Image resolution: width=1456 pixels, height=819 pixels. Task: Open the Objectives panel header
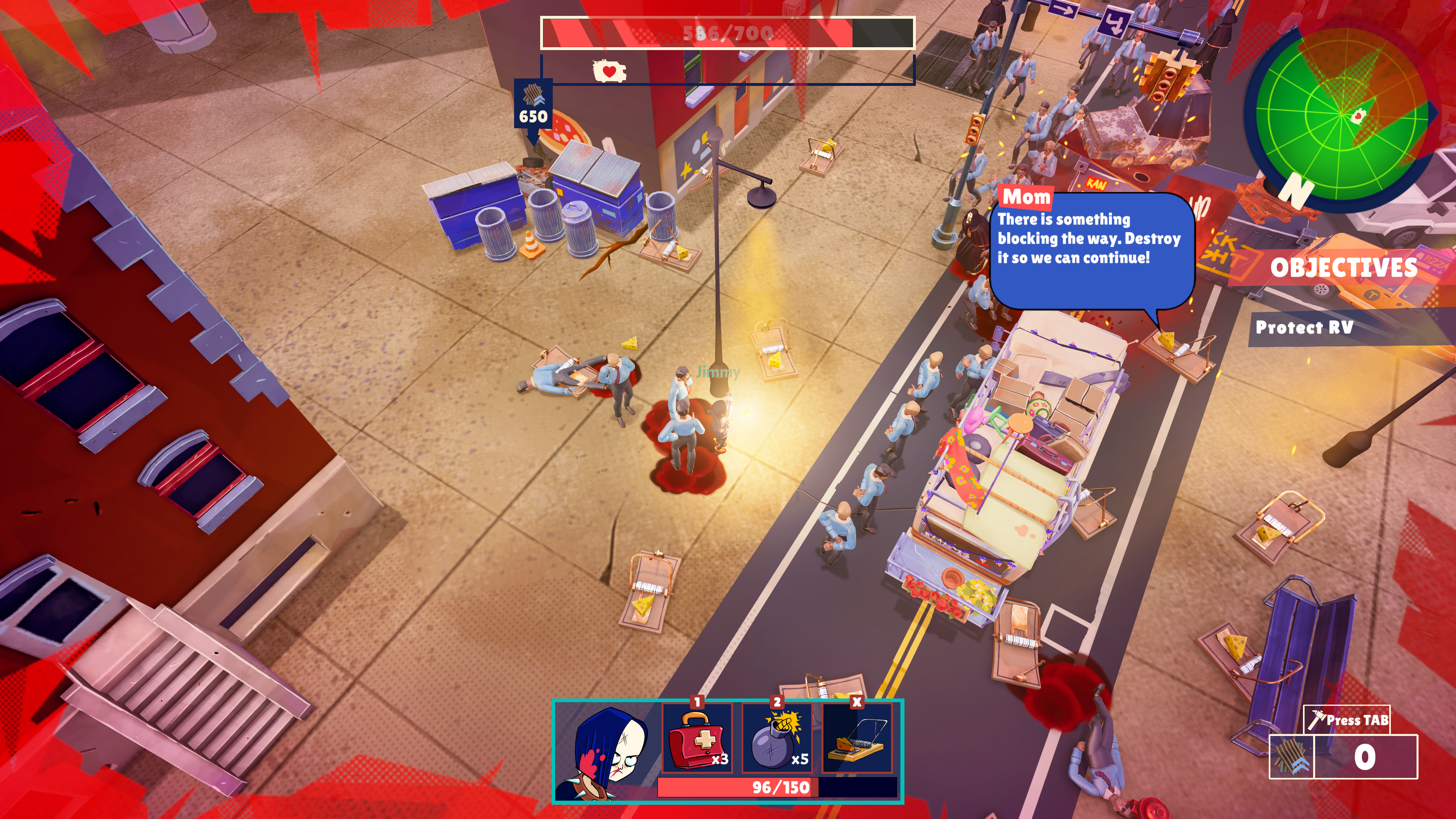tap(1343, 267)
